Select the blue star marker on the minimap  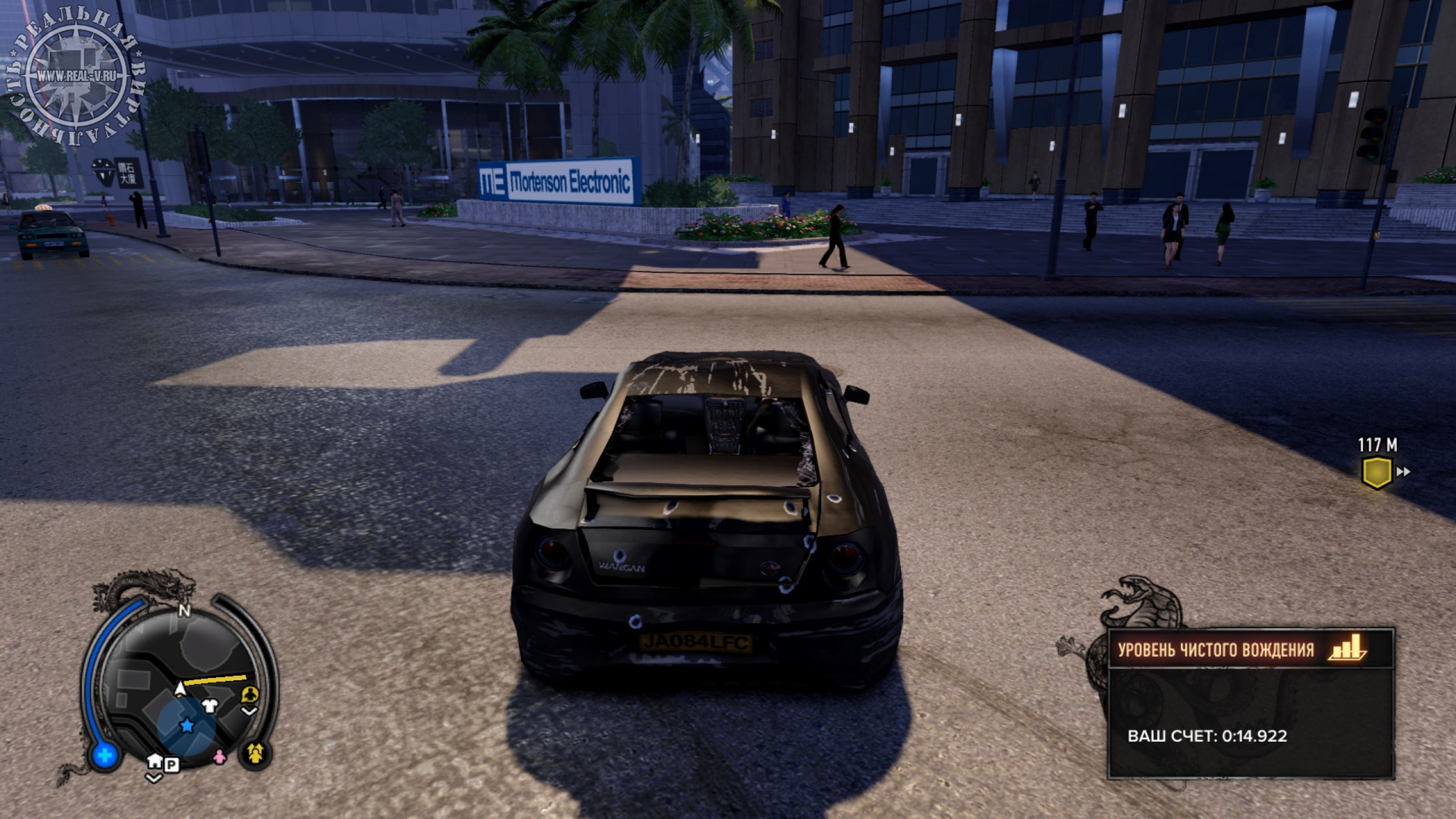[x=186, y=725]
